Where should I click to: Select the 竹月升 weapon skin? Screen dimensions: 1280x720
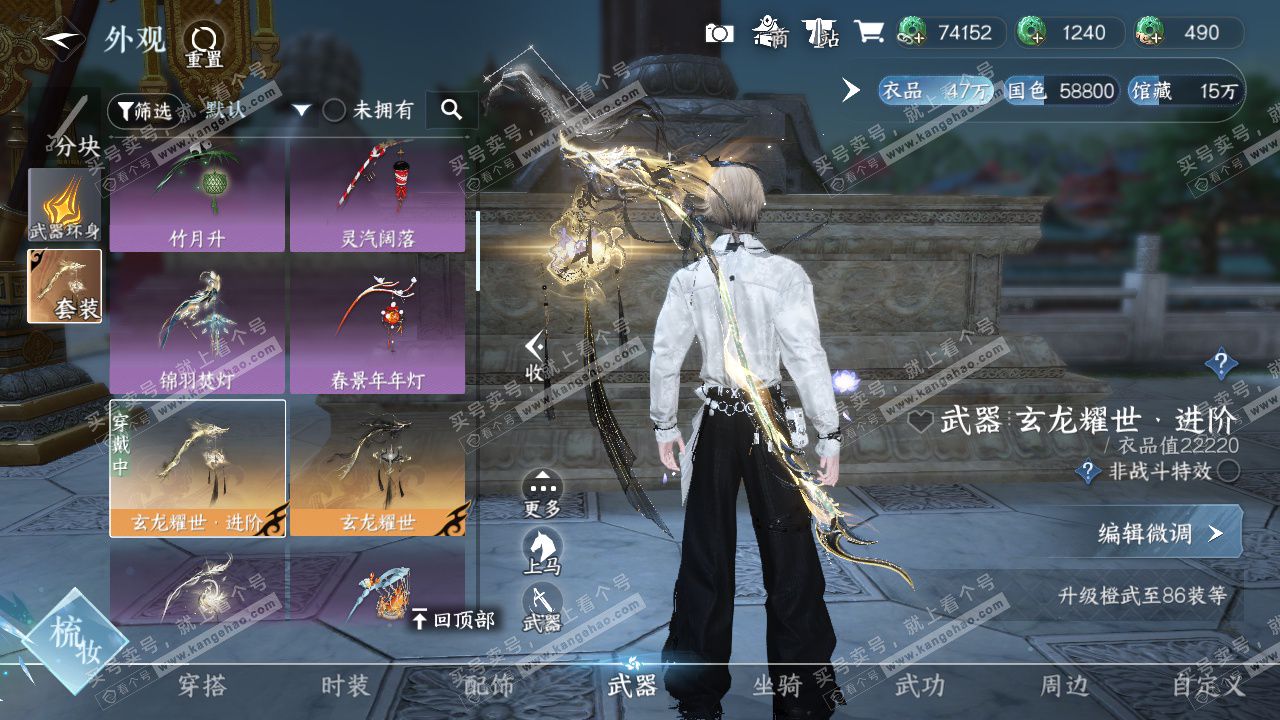tap(197, 197)
